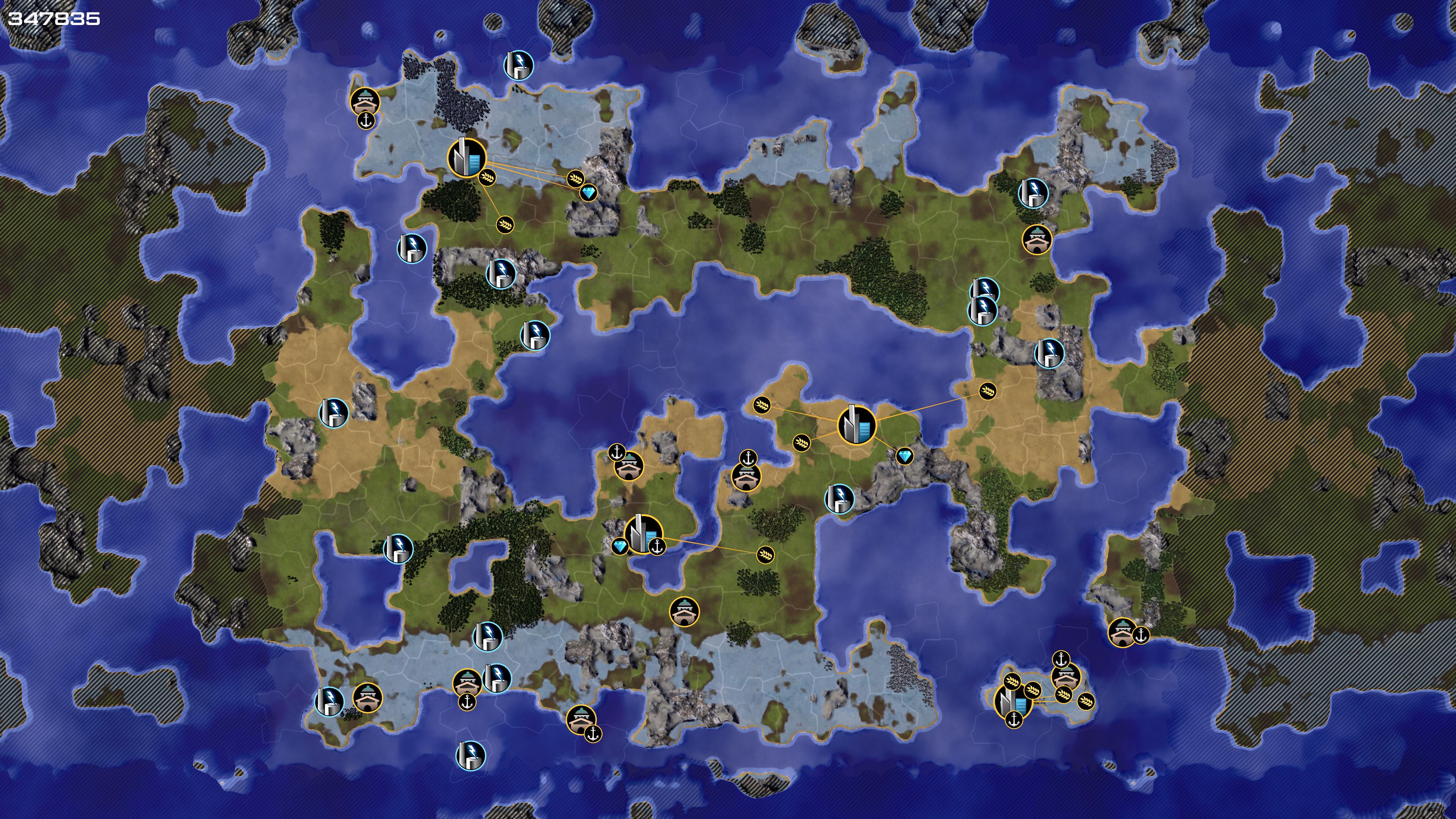Choose the front marker of the overlapping power plant pair
1456x819 pixels.
pos(983,310)
